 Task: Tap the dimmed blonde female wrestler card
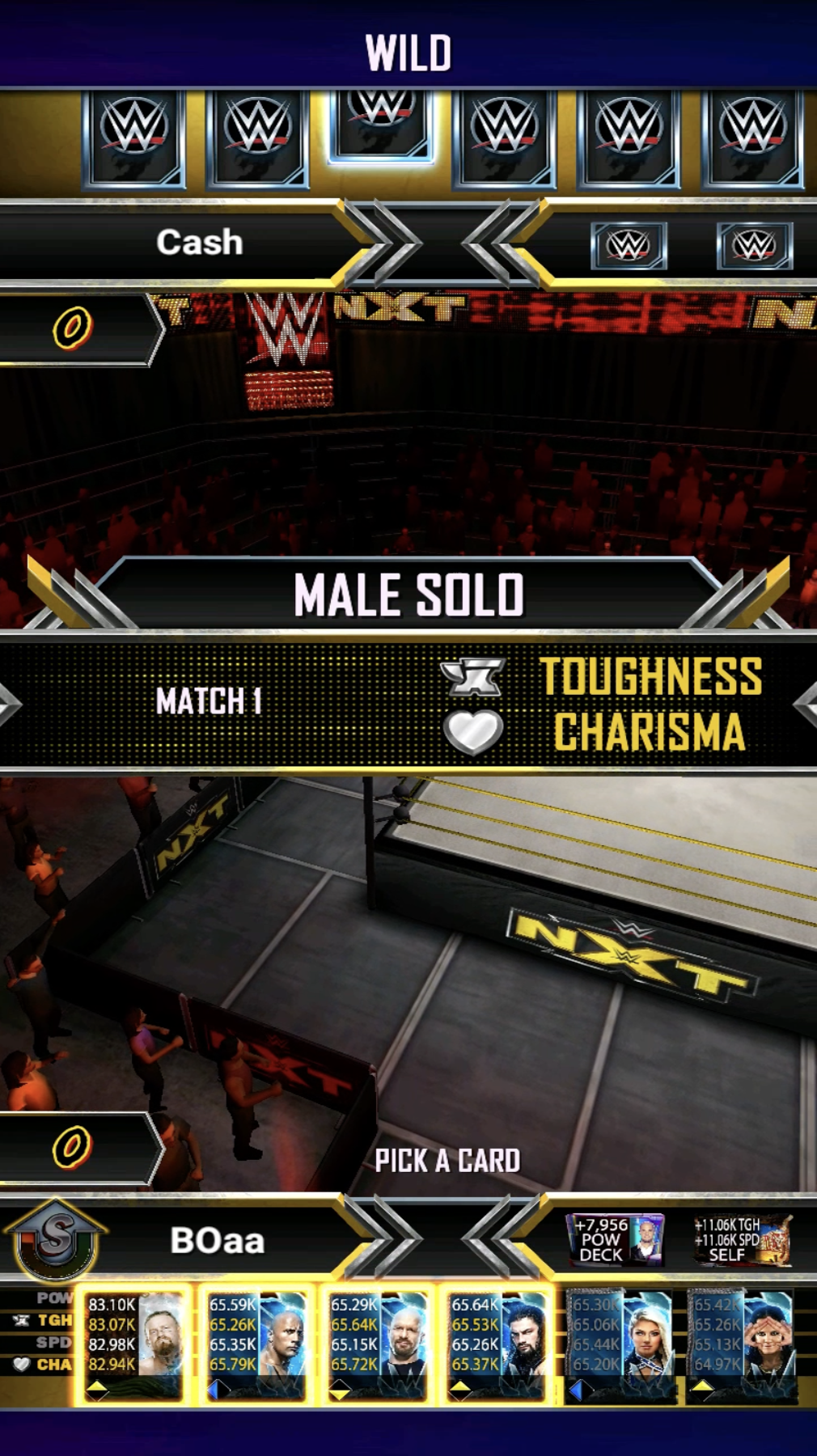point(620,1343)
